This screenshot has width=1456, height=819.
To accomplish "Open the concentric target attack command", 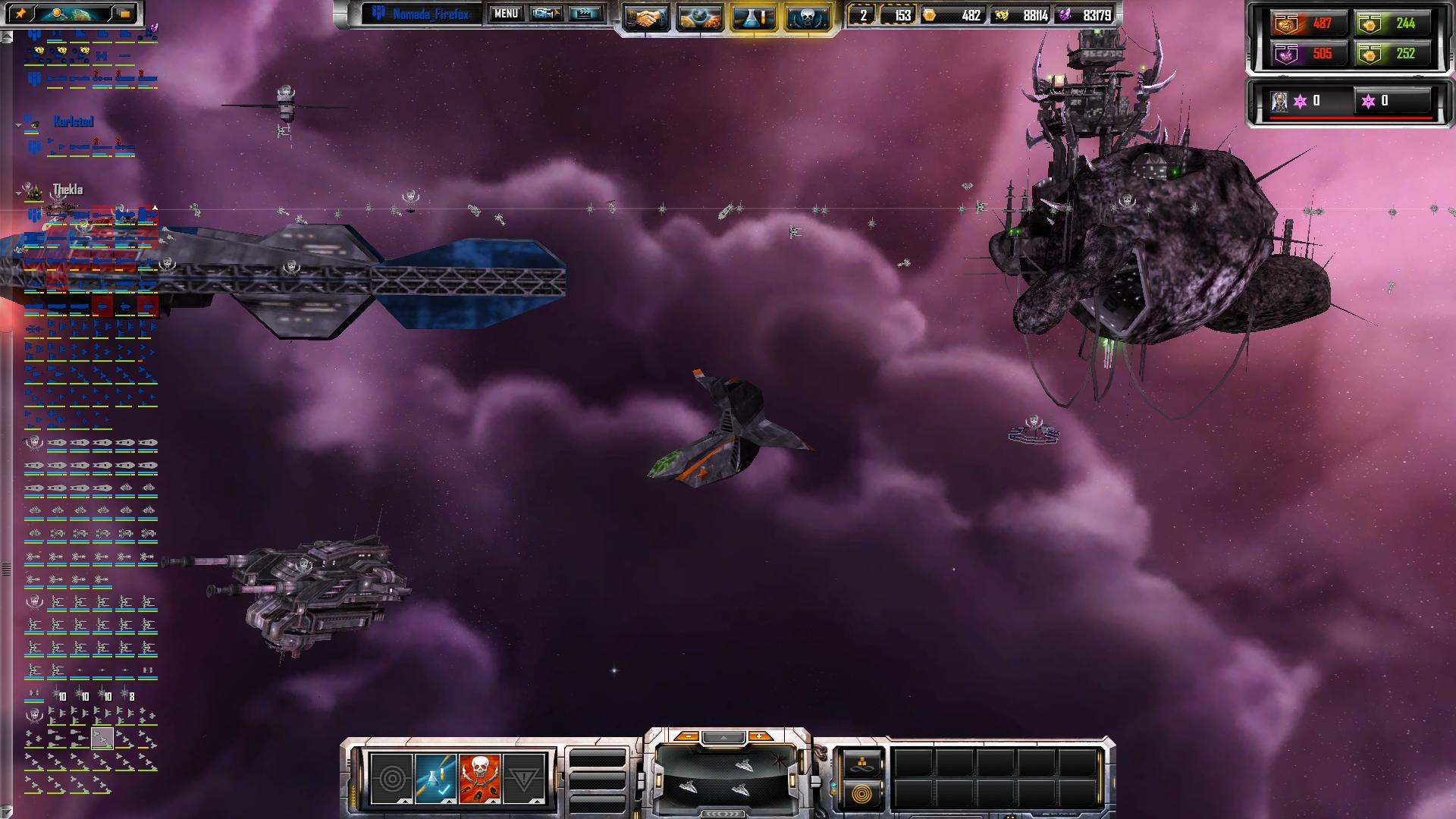I will 392,779.
